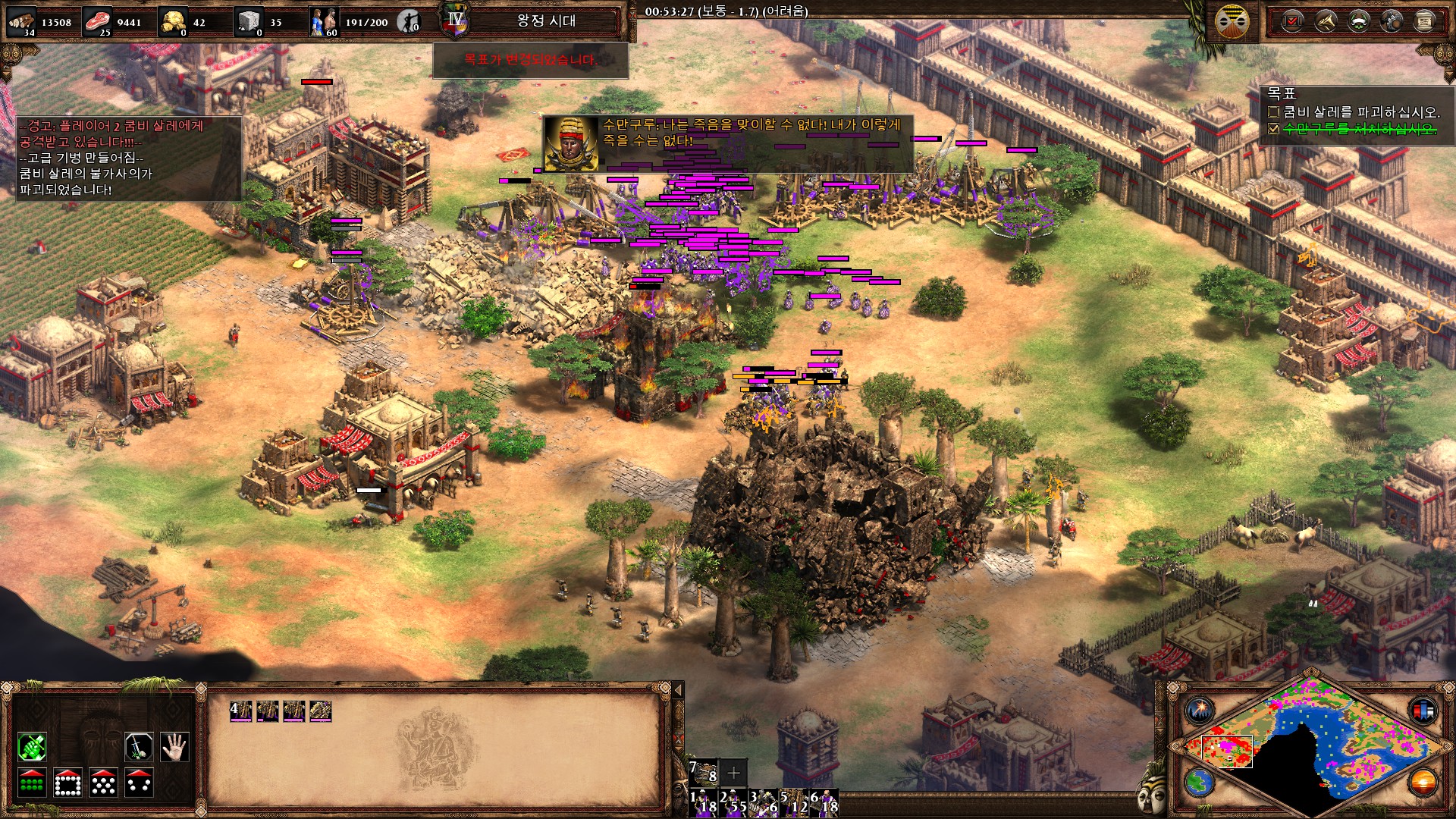Choose the box formation
Screen dimensions: 1456x819
(x=67, y=783)
